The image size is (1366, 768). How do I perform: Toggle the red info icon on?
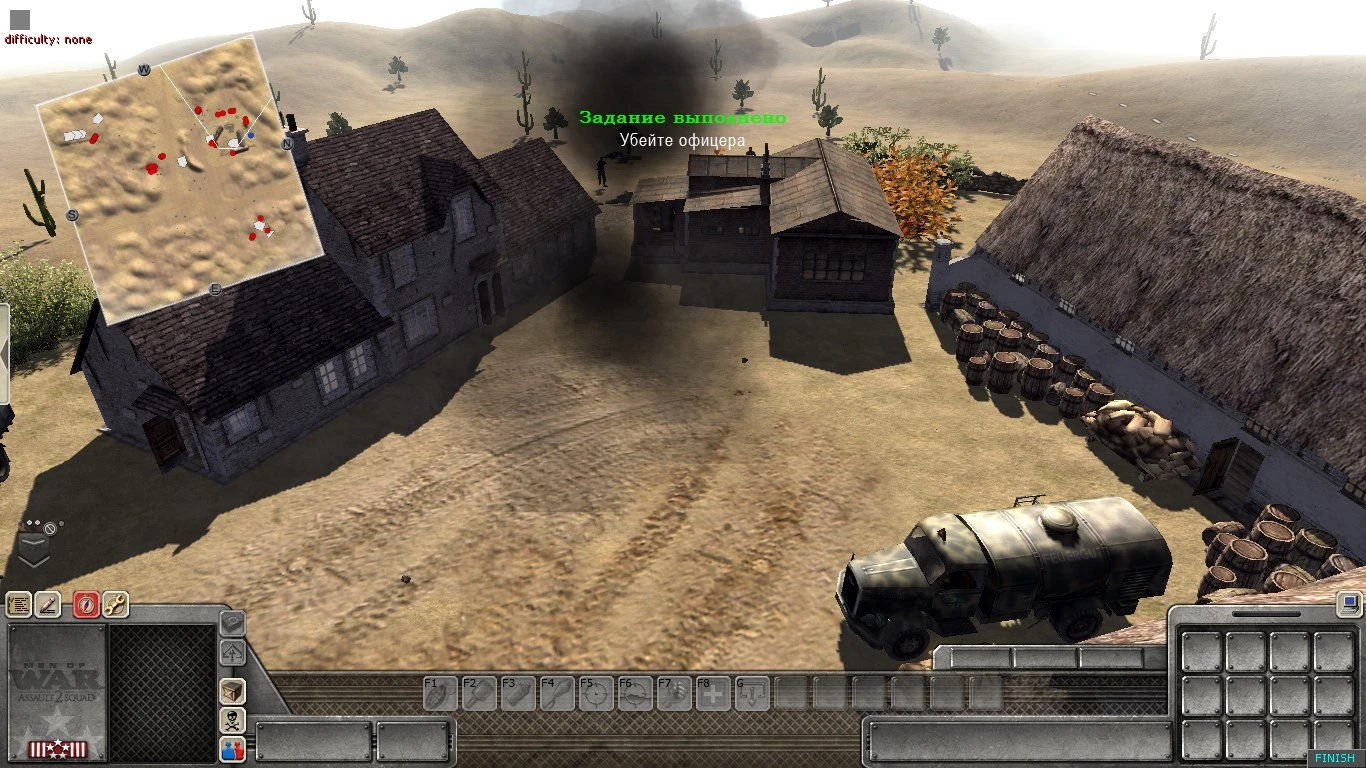point(86,605)
